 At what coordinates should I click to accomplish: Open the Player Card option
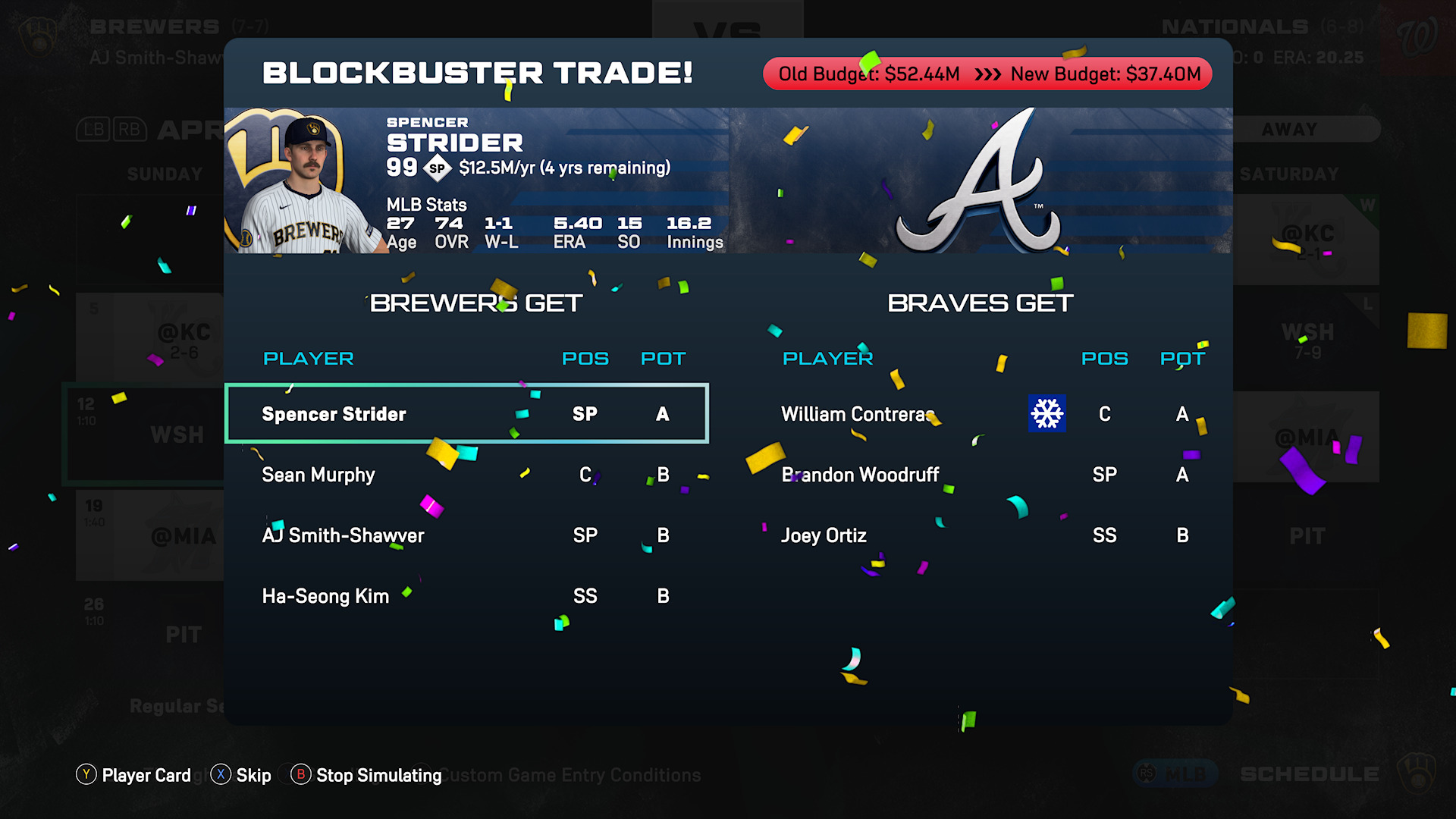coord(134,775)
